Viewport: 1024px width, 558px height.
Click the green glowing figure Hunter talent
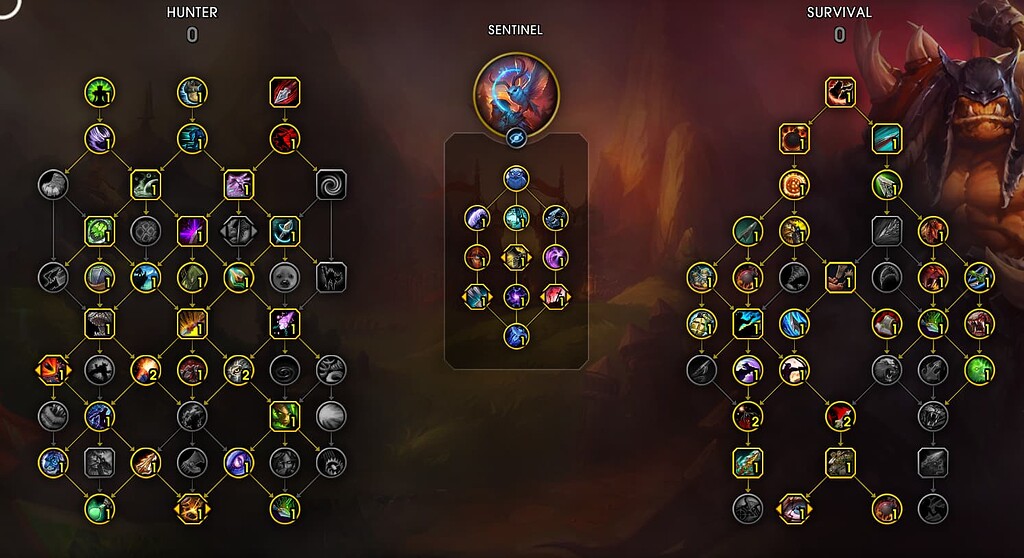[x=98, y=93]
